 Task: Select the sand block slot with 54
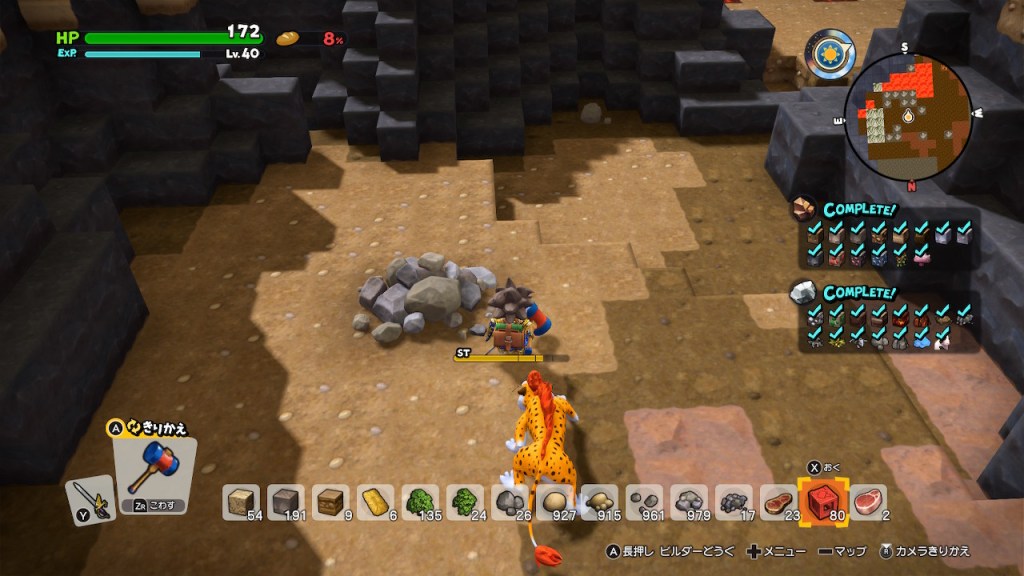240,502
